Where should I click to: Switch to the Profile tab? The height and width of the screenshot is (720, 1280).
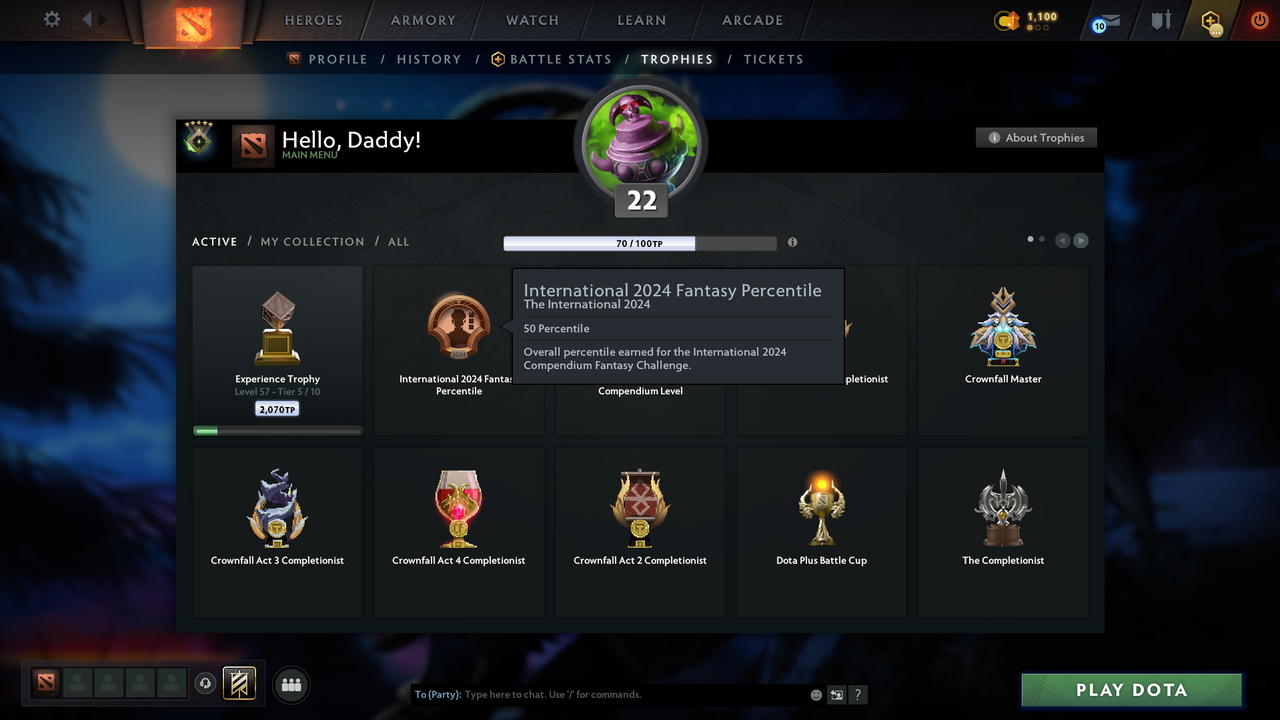328,59
